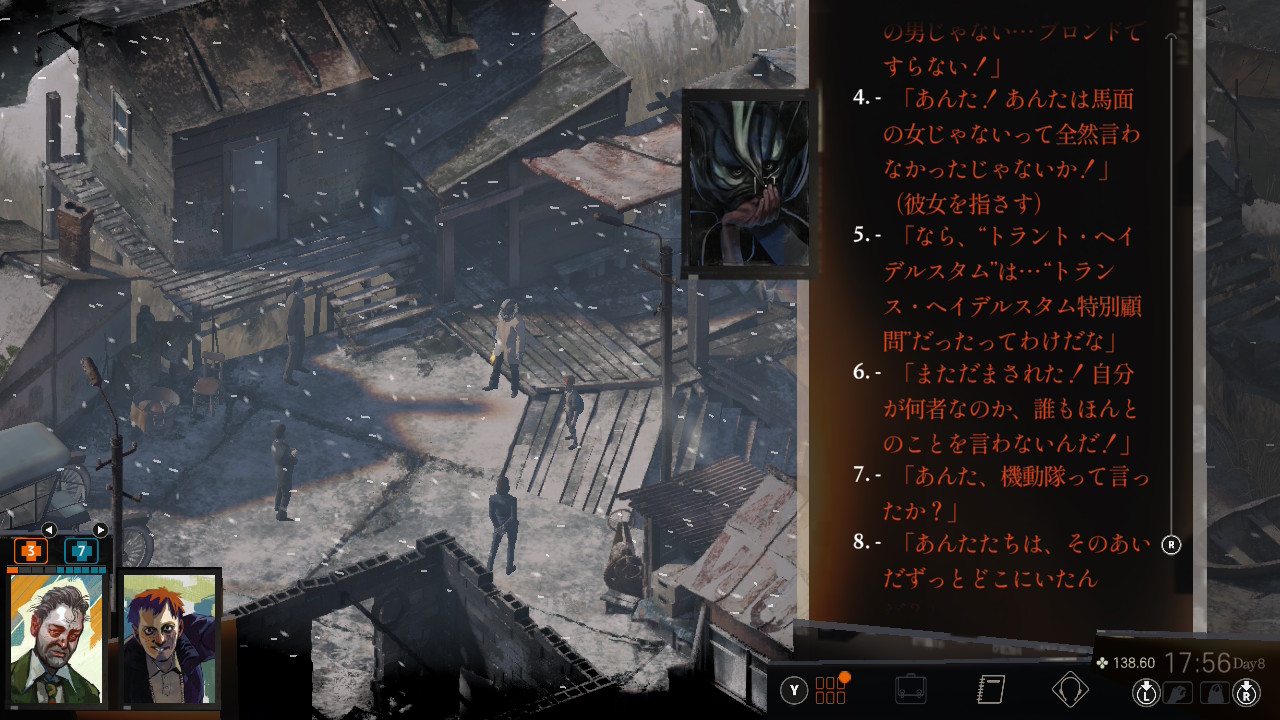Click the dialogue panel scrollbar track
The width and height of the screenshot is (1280, 720).
pos(1172,300)
